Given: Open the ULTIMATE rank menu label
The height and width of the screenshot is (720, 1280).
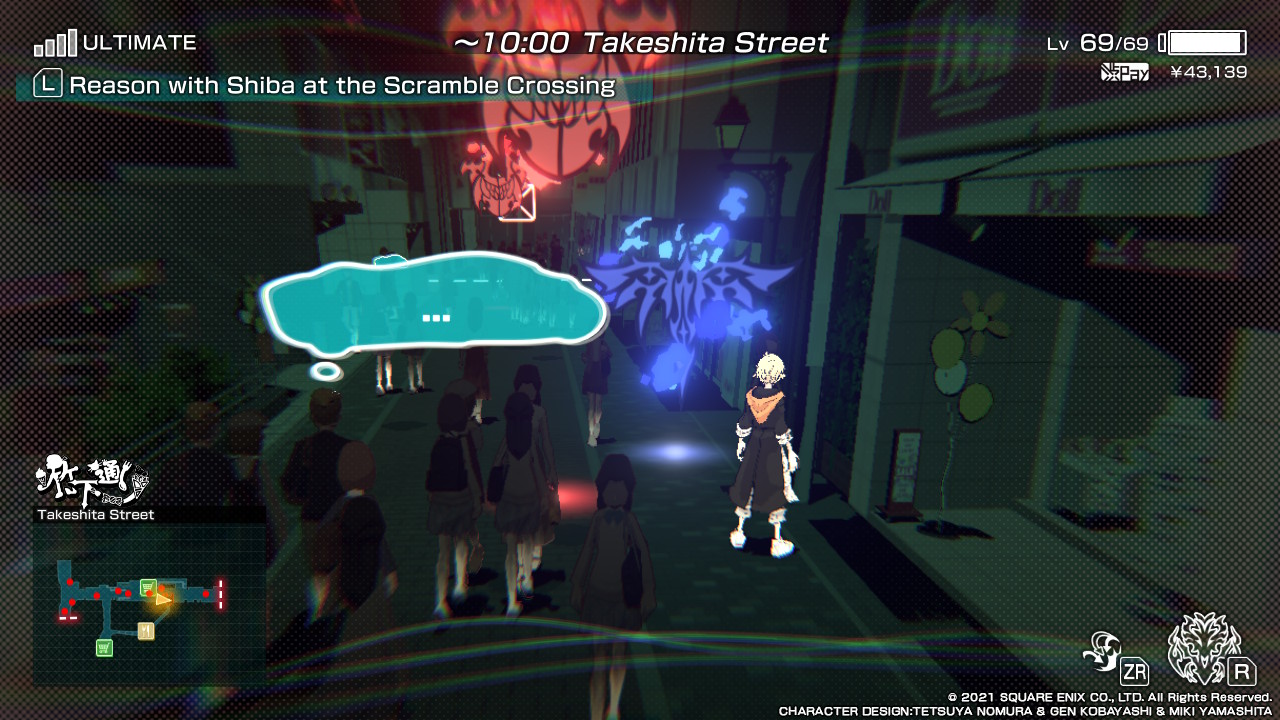Looking at the screenshot, I should click(140, 42).
